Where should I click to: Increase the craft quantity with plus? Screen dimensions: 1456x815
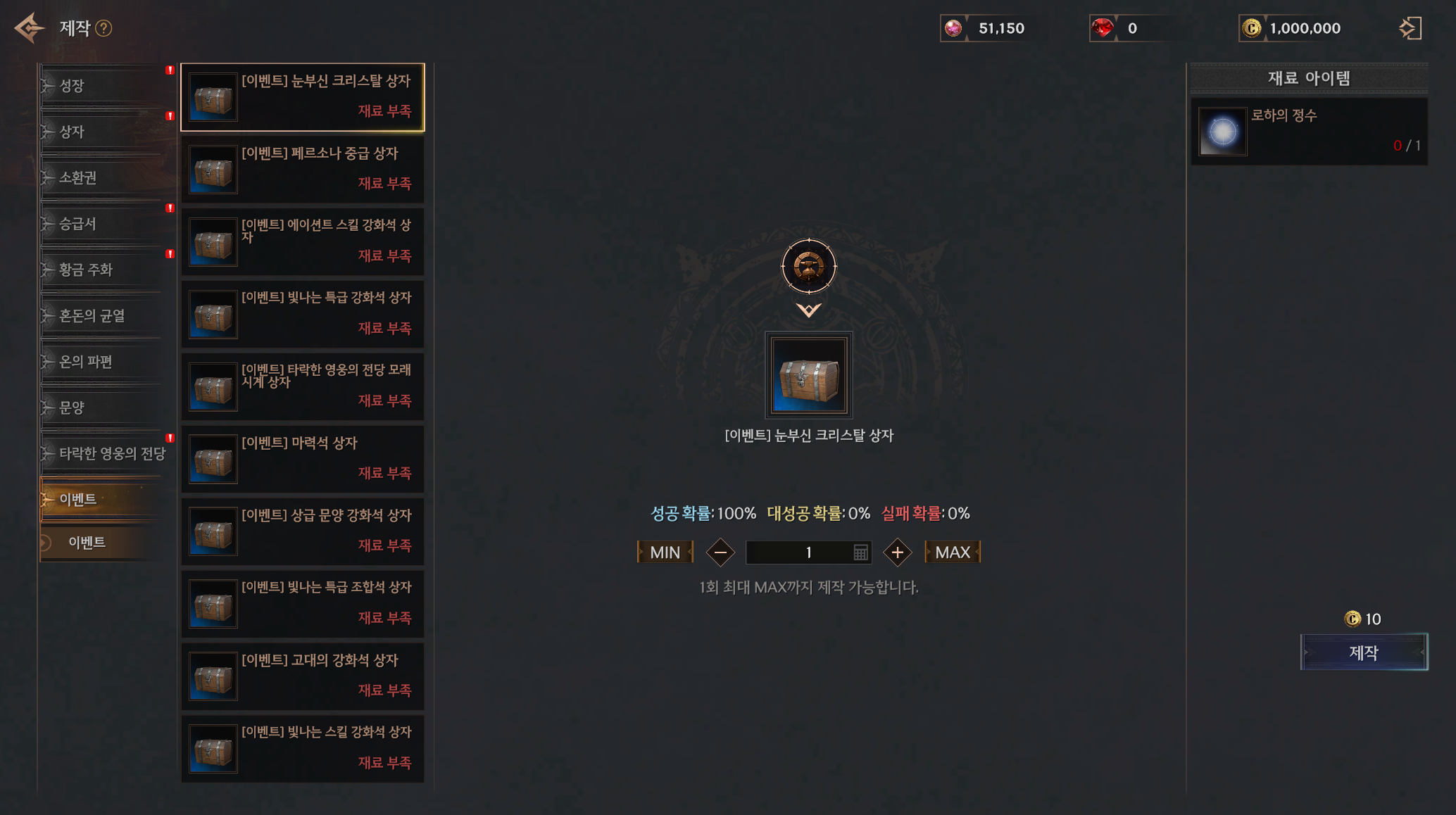point(897,552)
